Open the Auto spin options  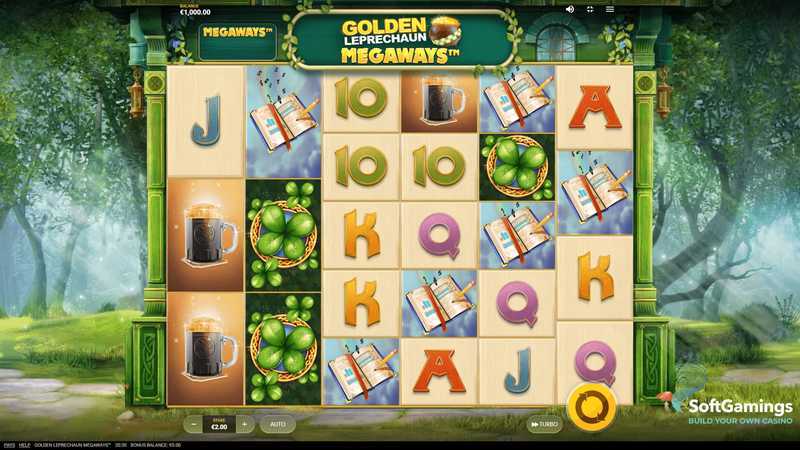tap(278, 425)
